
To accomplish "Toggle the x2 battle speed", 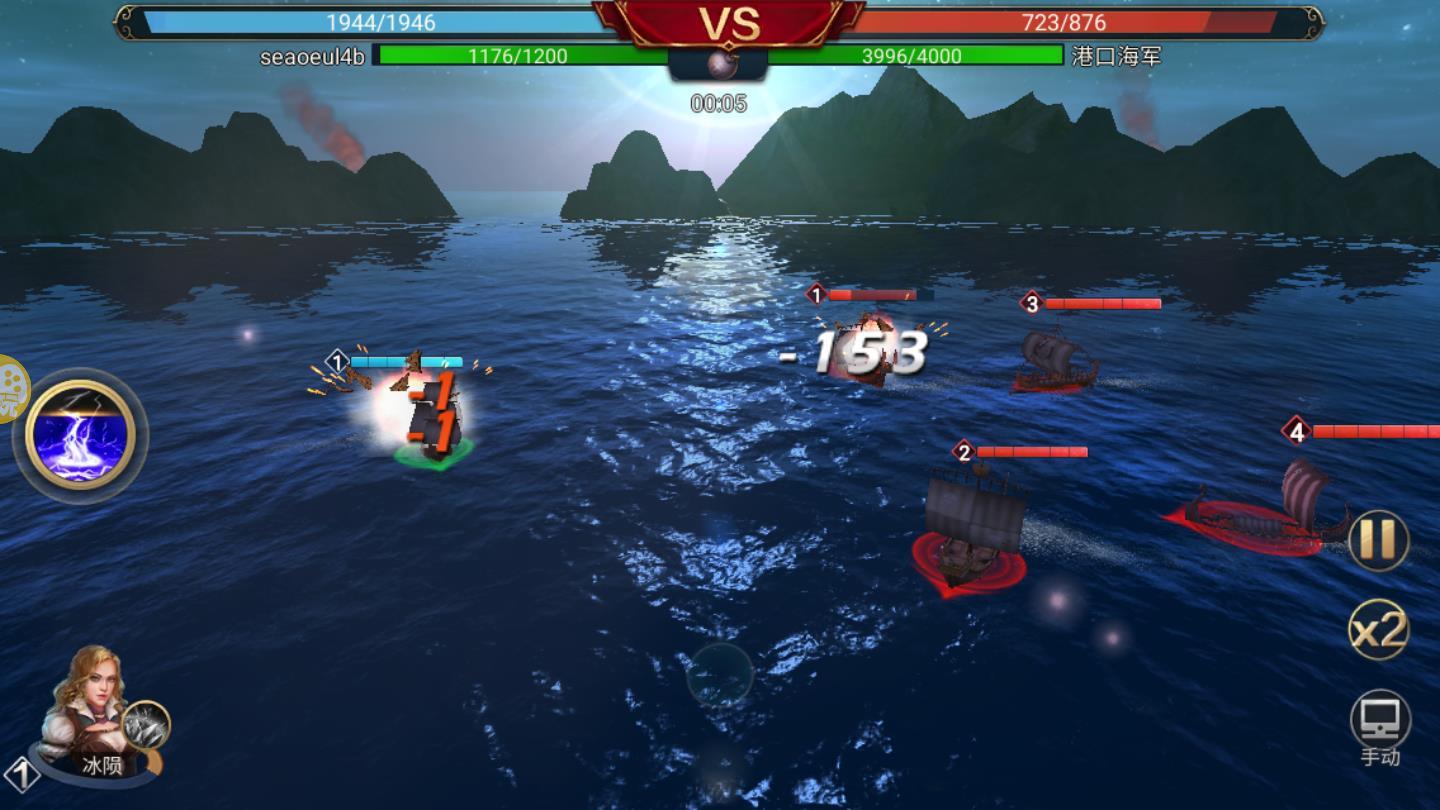I will 1379,630.
